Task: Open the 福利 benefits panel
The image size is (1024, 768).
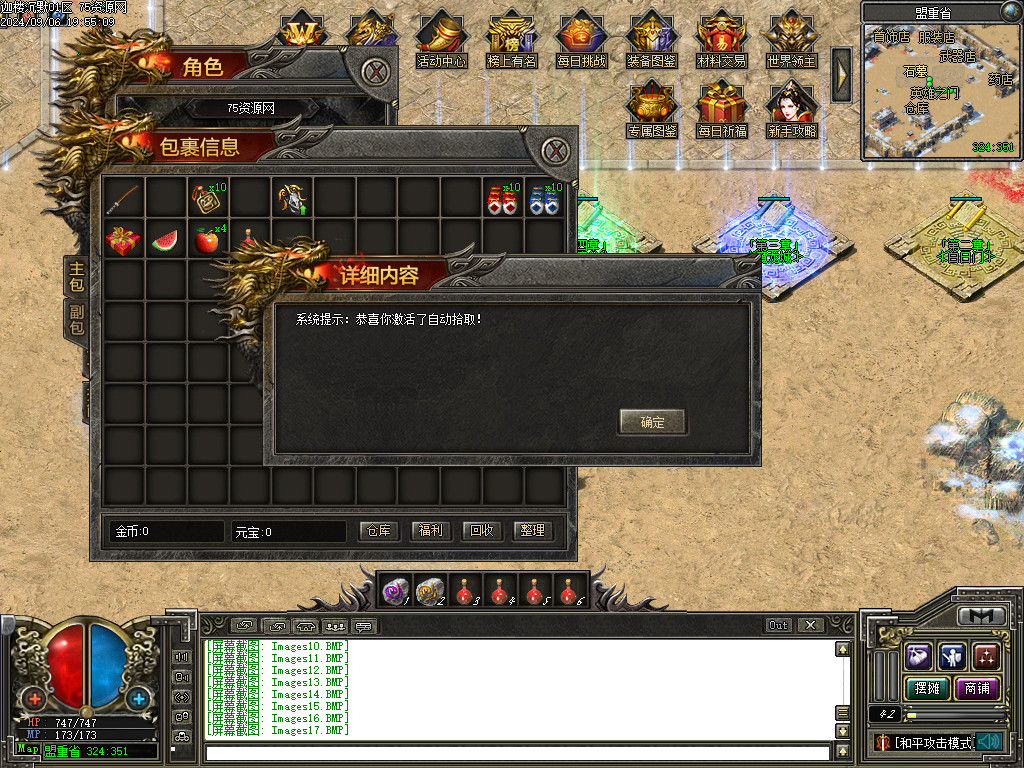Action: click(431, 531)
